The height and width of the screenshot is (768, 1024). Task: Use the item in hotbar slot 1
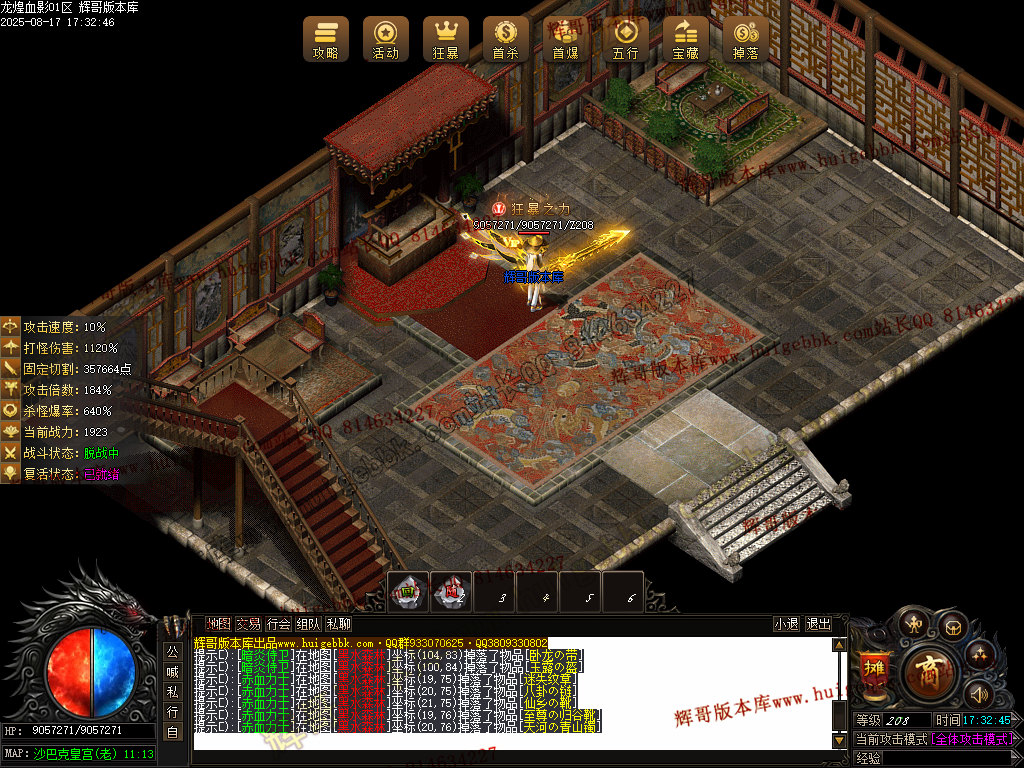[x=408, y=592]
